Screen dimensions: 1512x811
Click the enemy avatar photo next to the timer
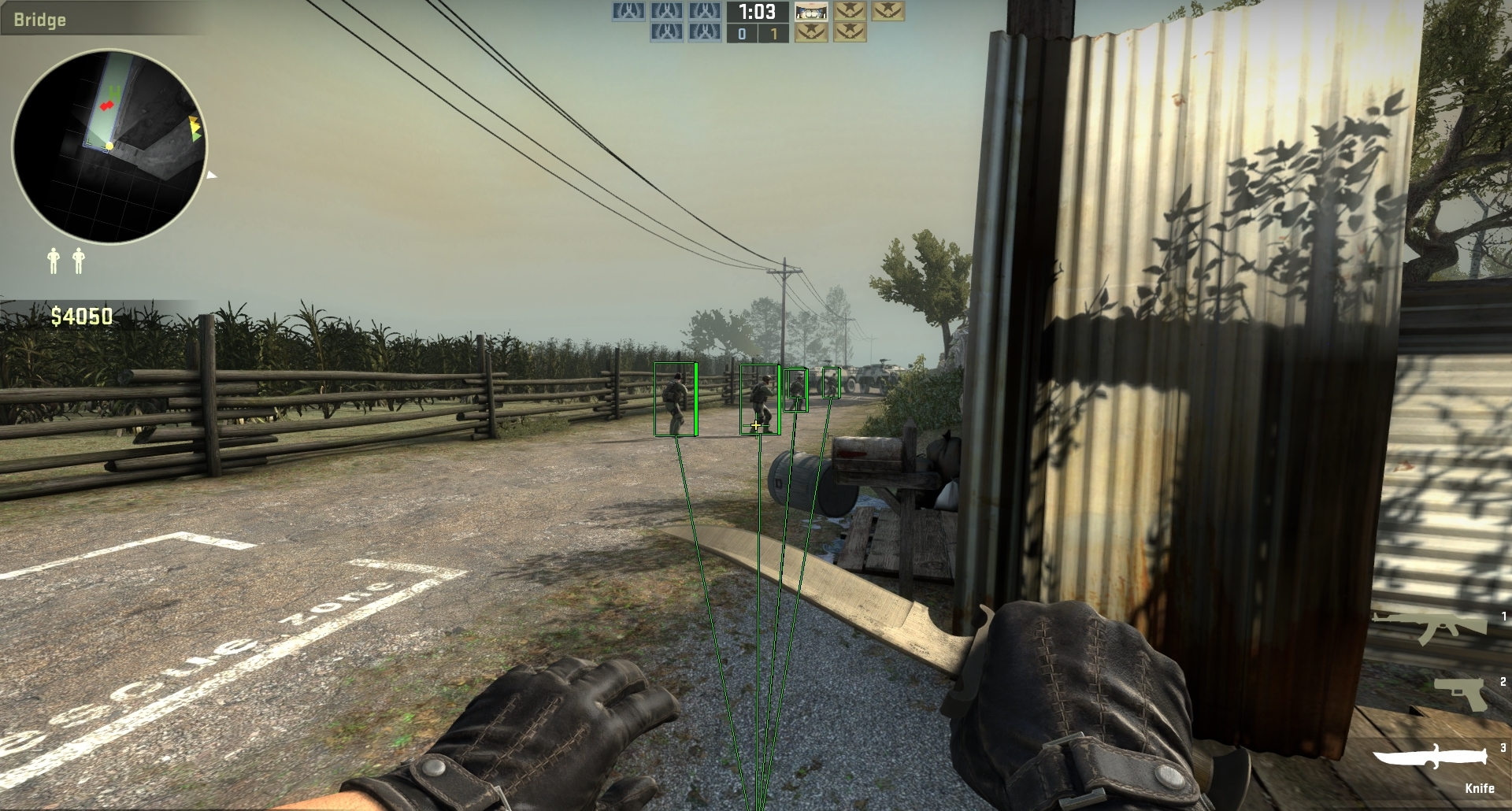pyautogui.click(x=811, y=13)
